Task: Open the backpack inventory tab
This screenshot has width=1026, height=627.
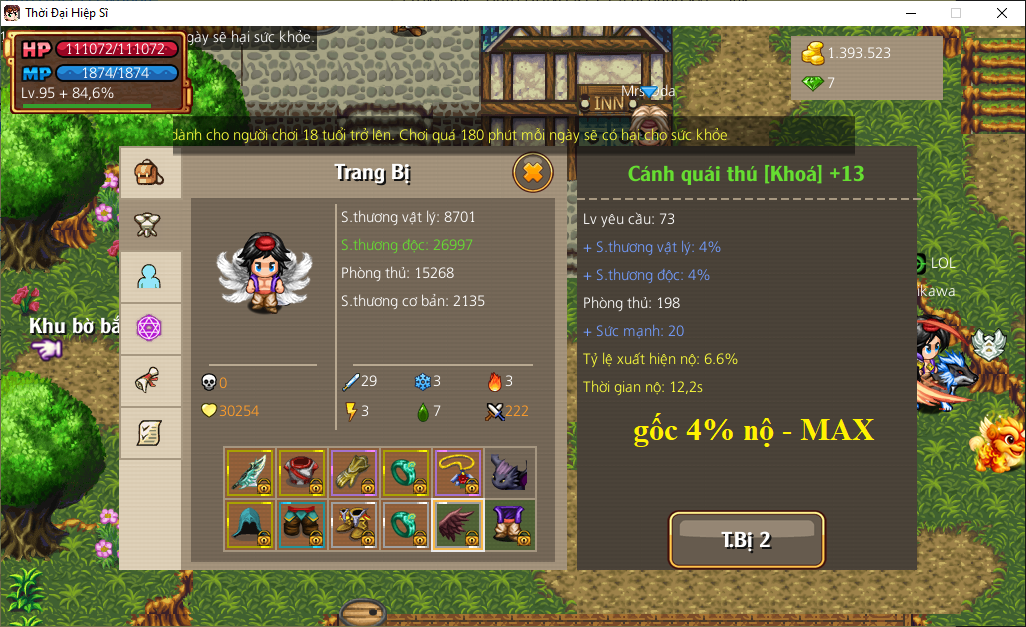Action: pos(150,172)
